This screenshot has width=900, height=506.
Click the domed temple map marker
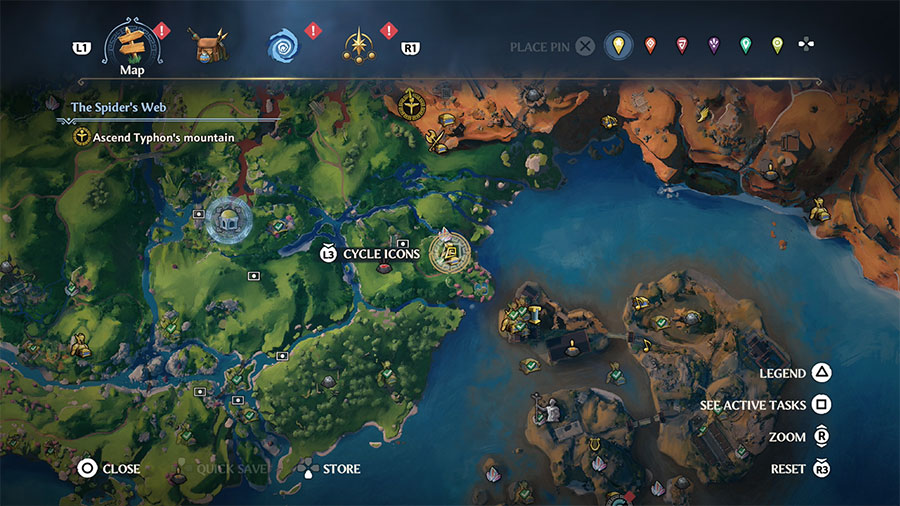tap(228, 219)
